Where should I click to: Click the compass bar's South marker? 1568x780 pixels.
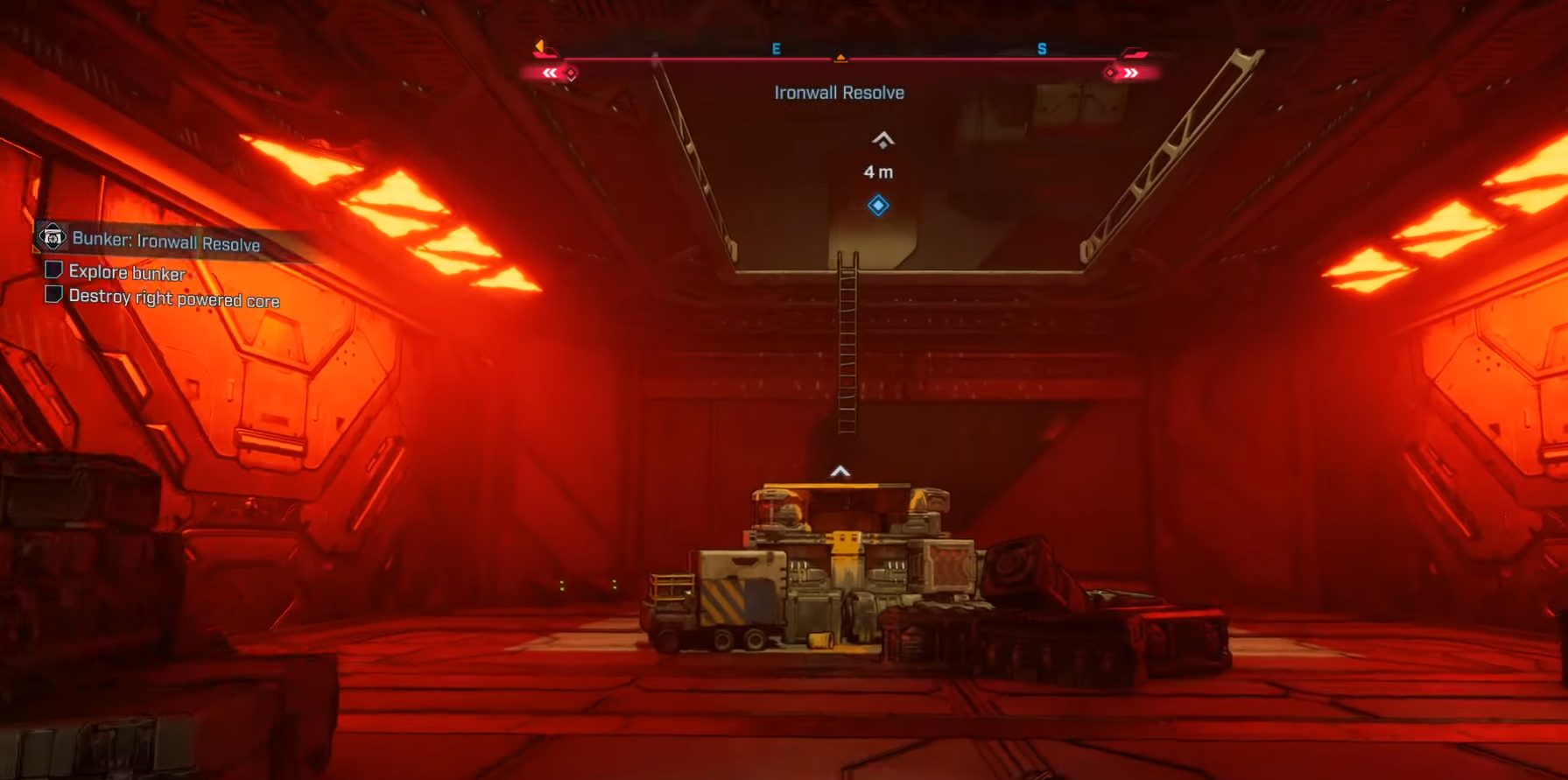click(1042, 49)
